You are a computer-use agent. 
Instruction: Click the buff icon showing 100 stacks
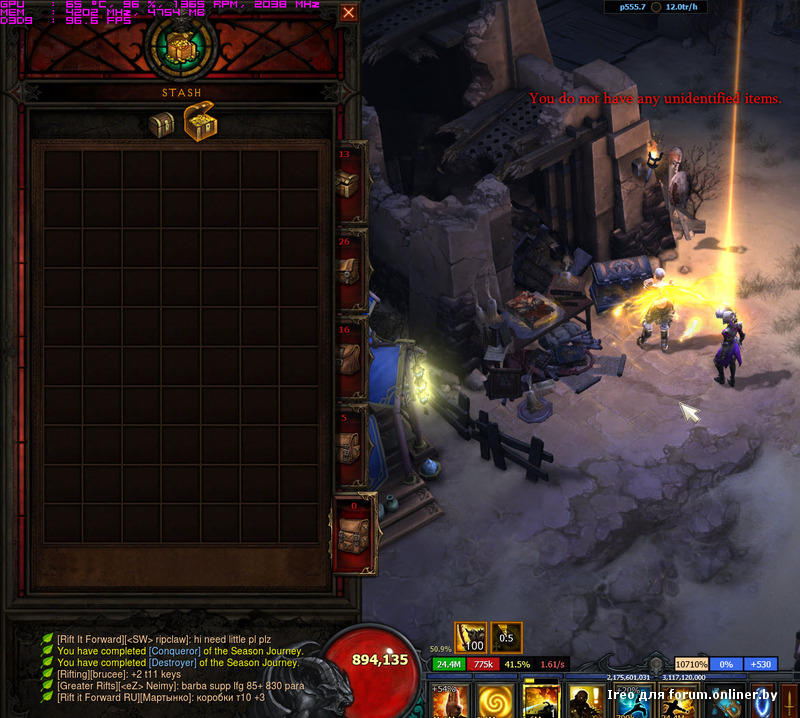coord(471,637)
